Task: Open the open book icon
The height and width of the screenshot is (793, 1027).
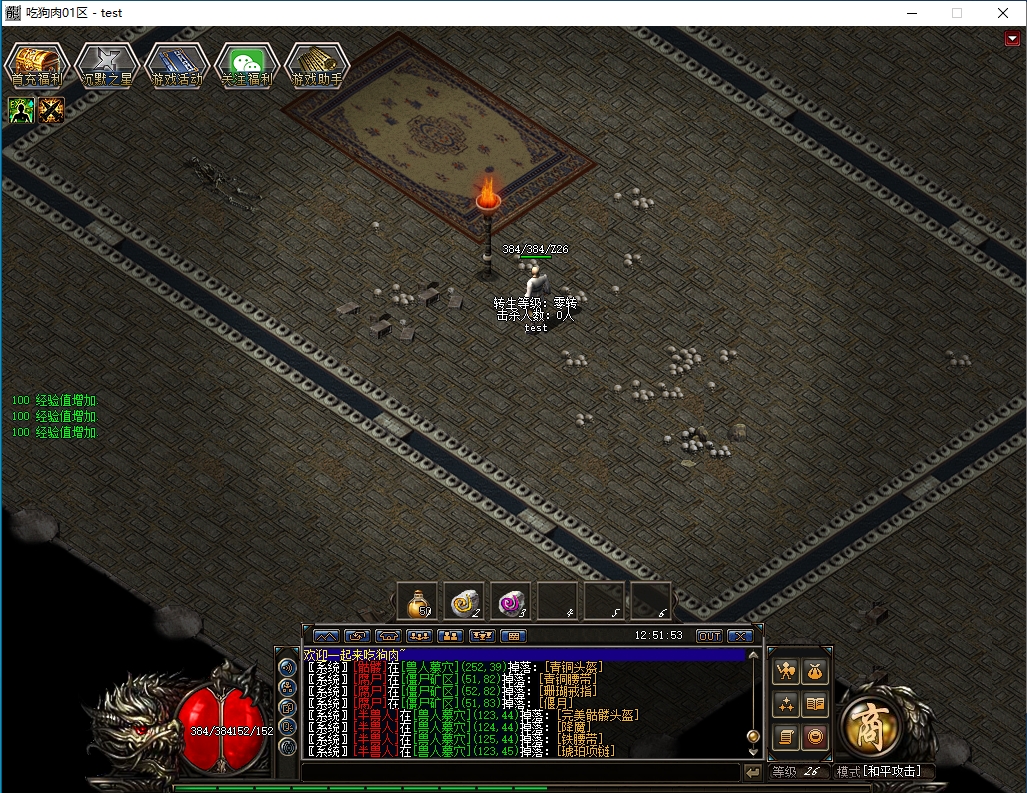Action: [x=816, y=704]
